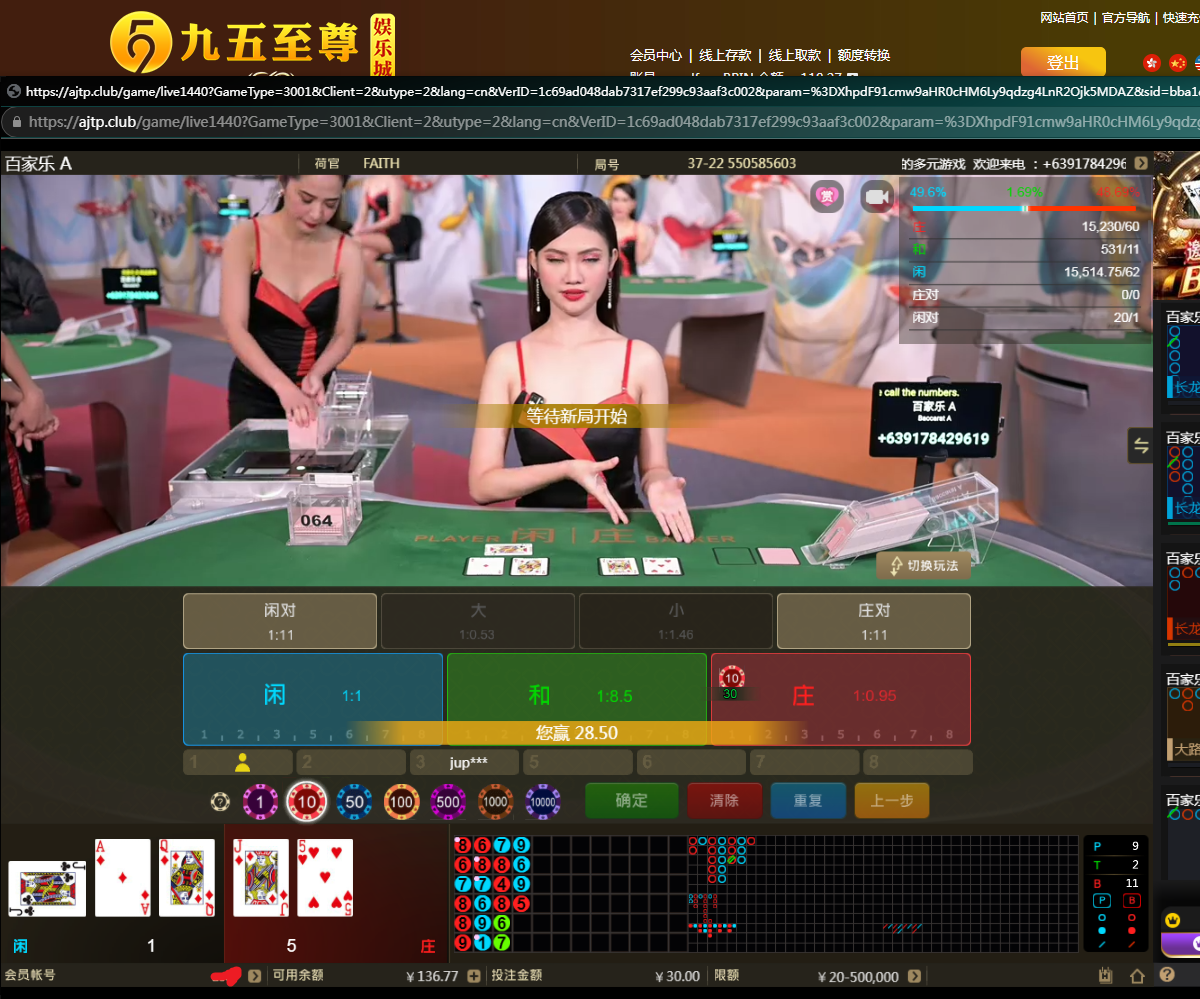
Task: Open the 会员中心 member center link
Action: (656, 55)
